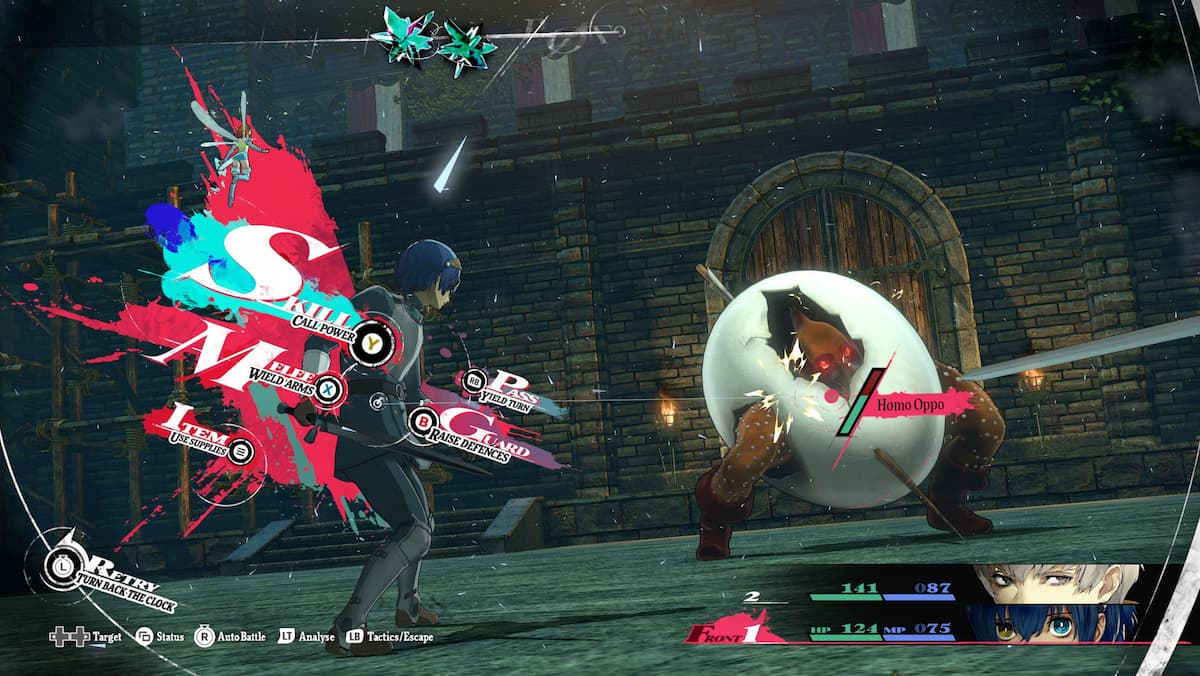Image resolution: width=1200 pixels, height=676 pixels.
Task: Select the white-haired party member portrait
Action: pos(1056,584)
